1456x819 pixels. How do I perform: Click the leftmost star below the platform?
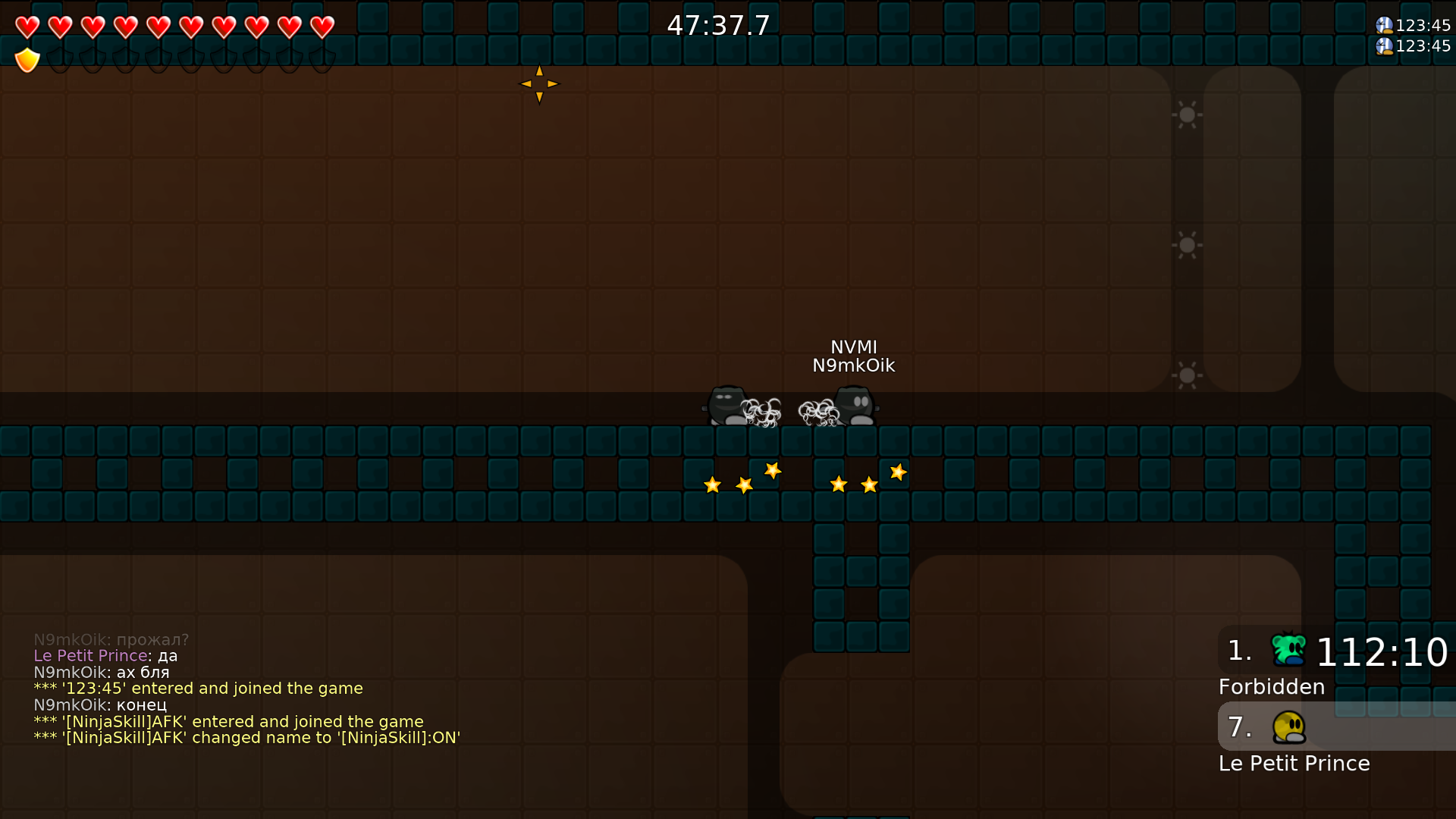pos(713,485)
